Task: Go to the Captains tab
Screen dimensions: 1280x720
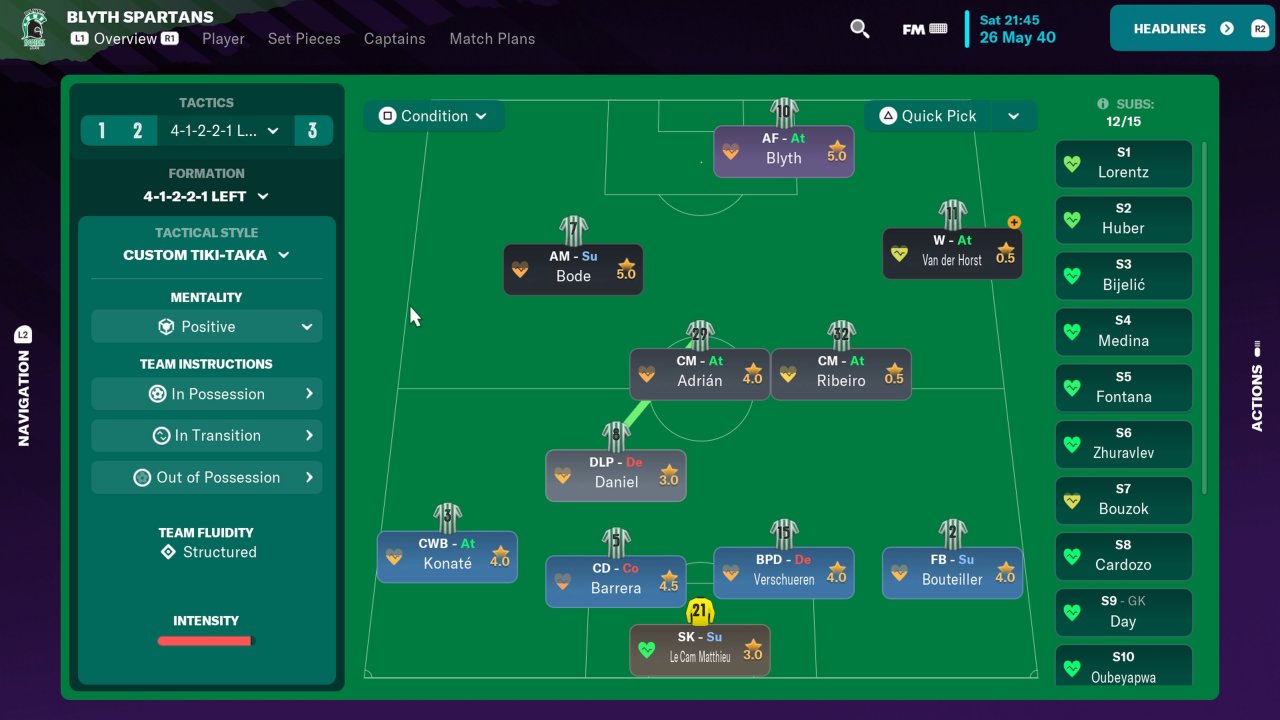Action: [x=394, y=39]
